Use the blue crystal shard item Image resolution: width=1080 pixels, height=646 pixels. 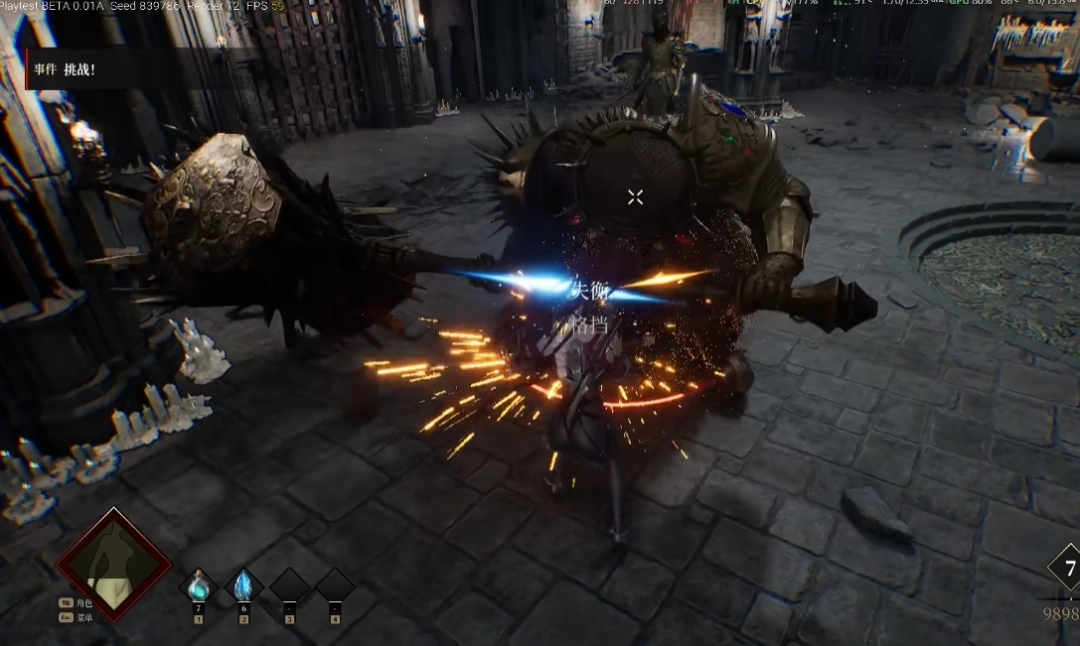243,586
